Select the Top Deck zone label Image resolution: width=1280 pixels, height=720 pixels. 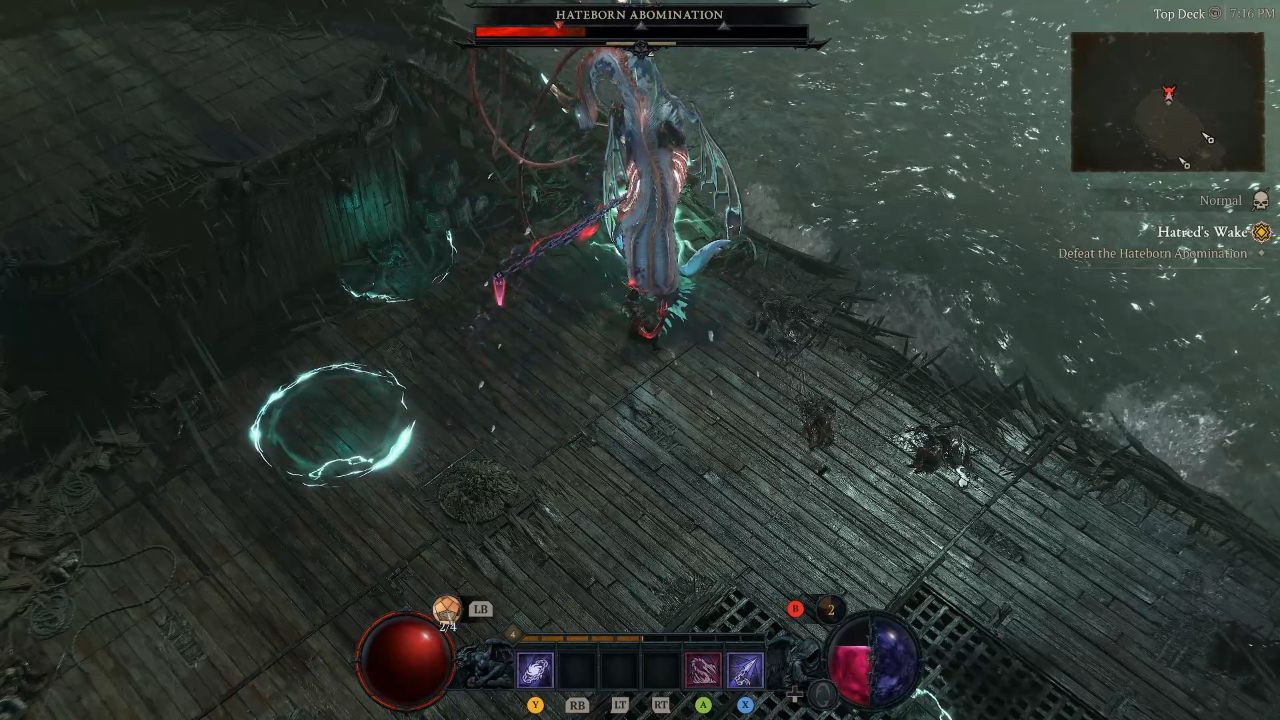[1181, 15]
